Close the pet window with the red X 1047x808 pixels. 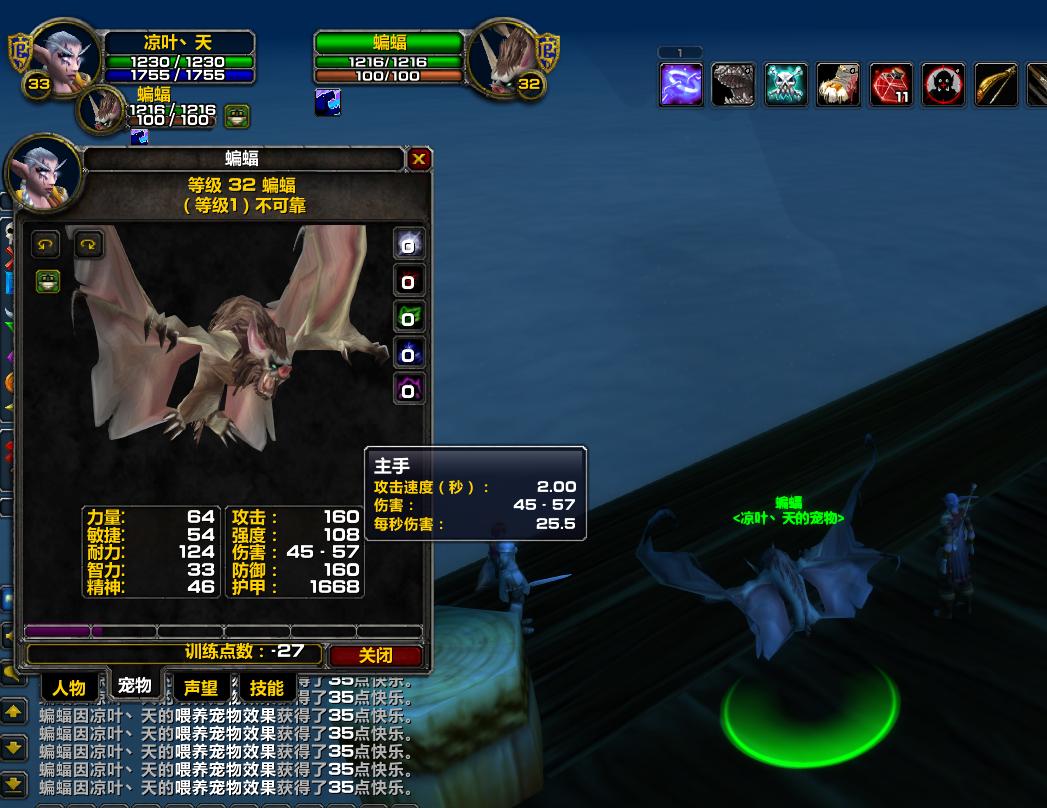tap(419, 158)
